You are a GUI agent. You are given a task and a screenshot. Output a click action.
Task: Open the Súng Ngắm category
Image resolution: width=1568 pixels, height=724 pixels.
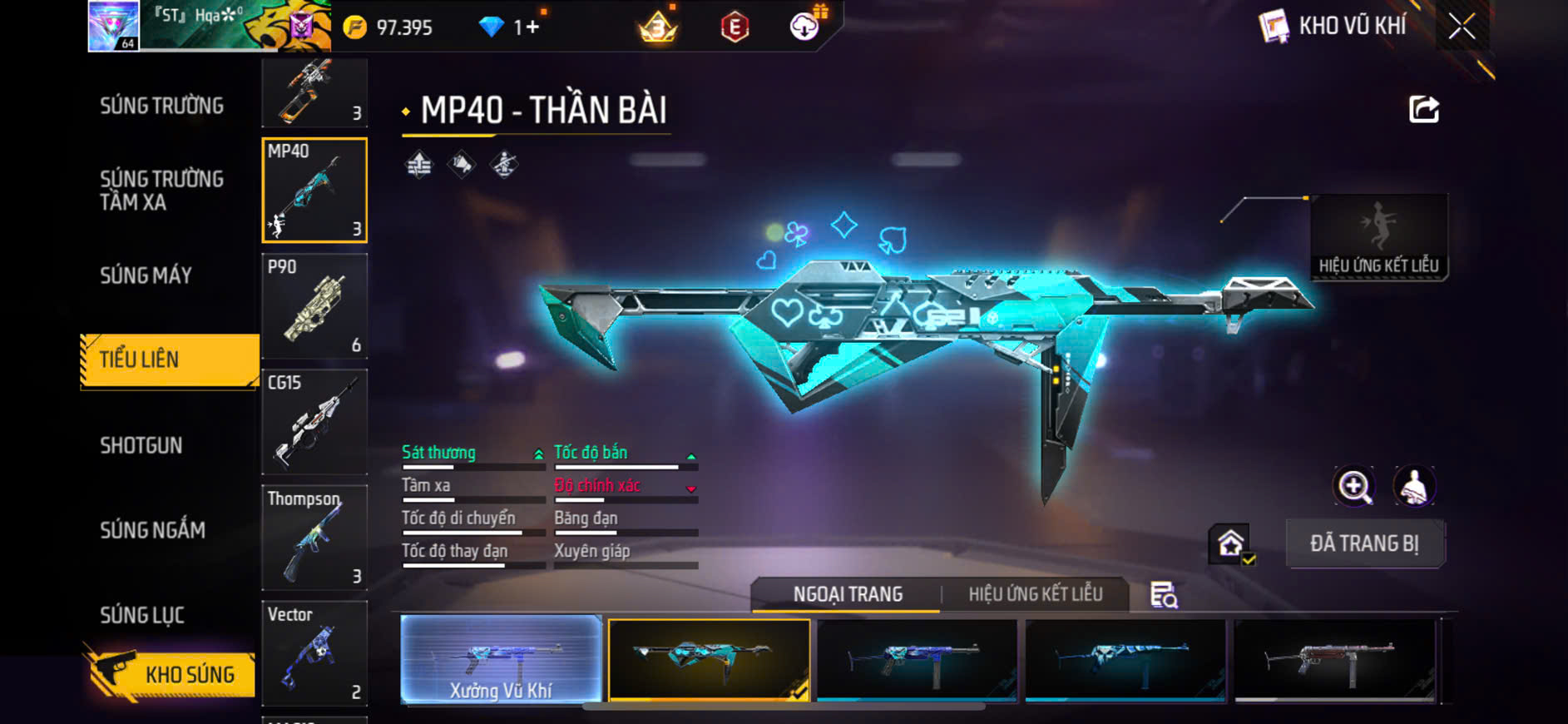pyautogui.click(x=153, y=530)
